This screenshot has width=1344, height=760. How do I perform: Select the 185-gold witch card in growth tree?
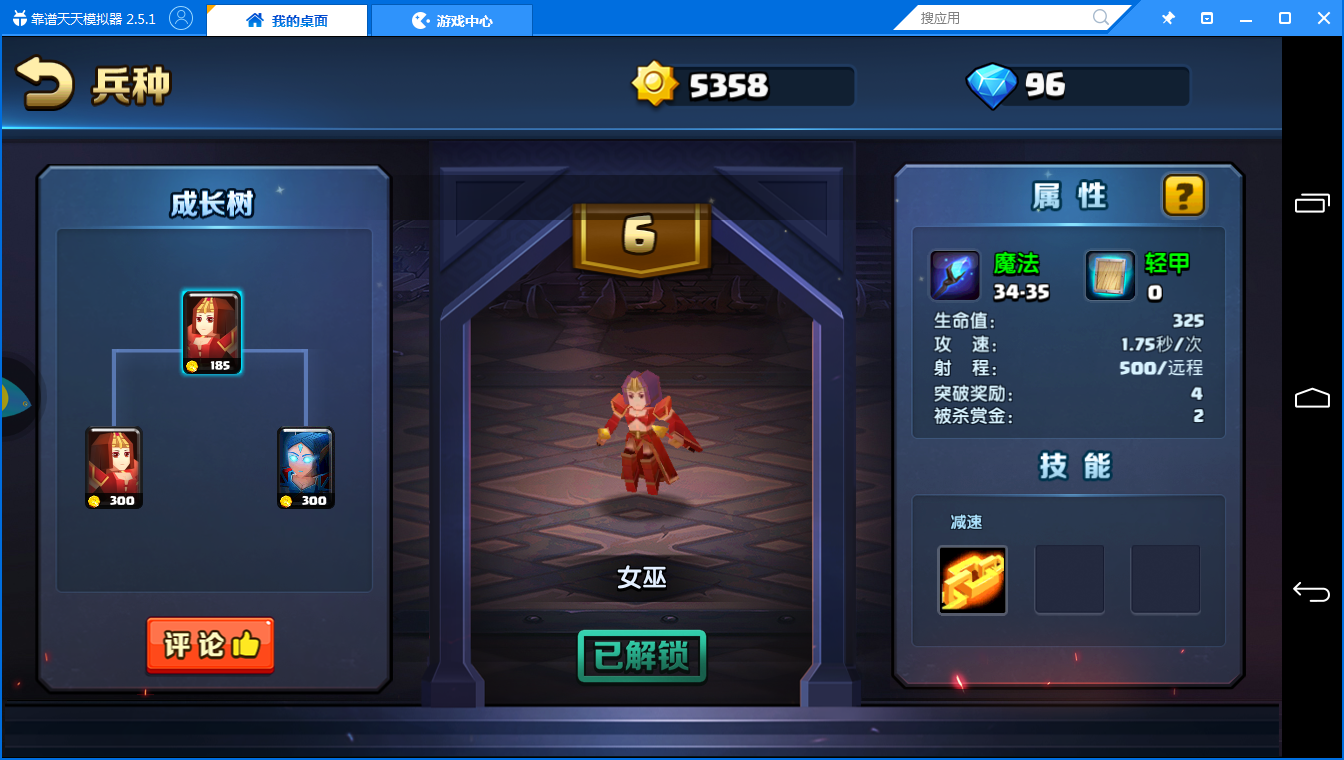click(212, 333)
